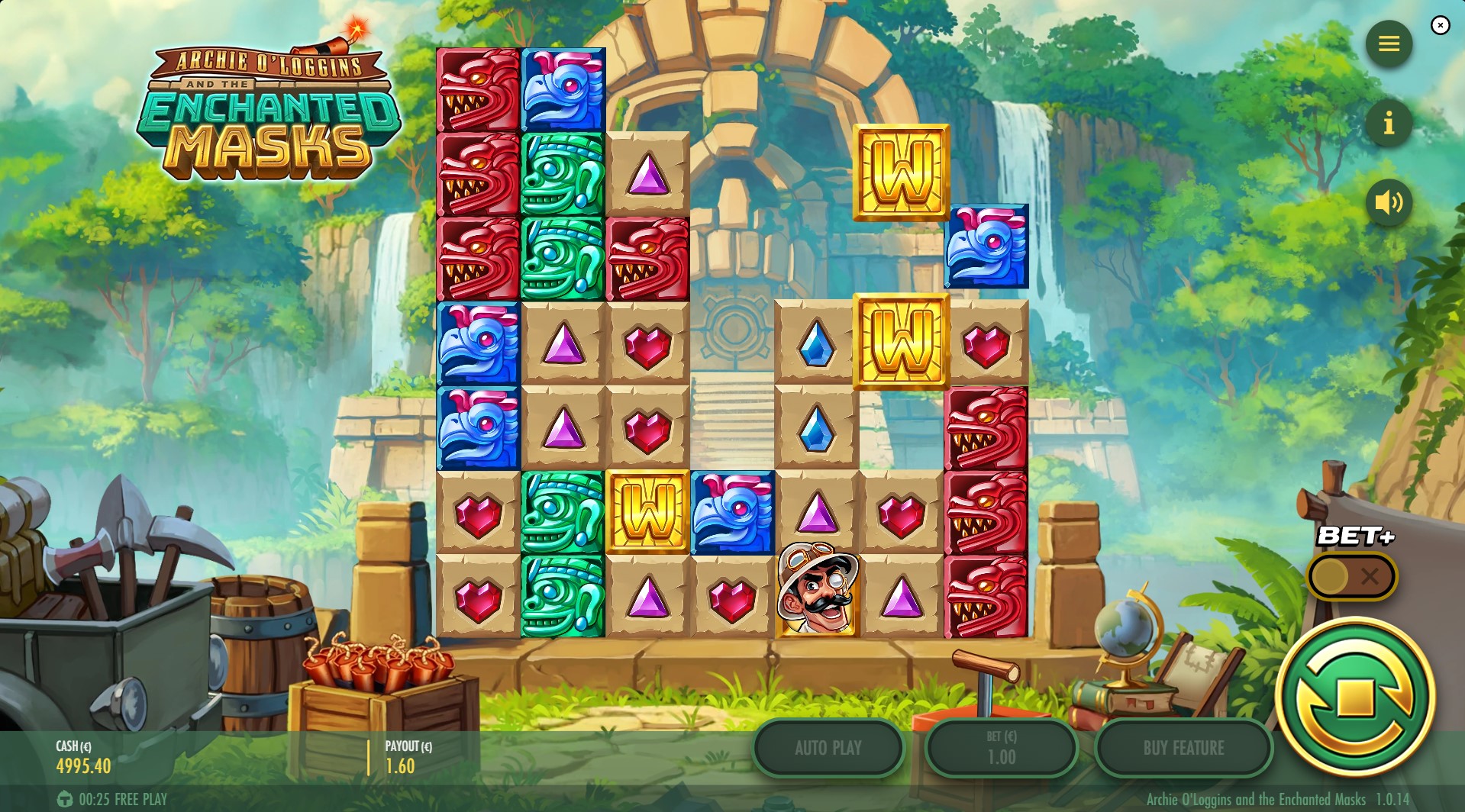Close the game window
Viewport: 1465px width, 812px height.
click(x=1440, y=26)
